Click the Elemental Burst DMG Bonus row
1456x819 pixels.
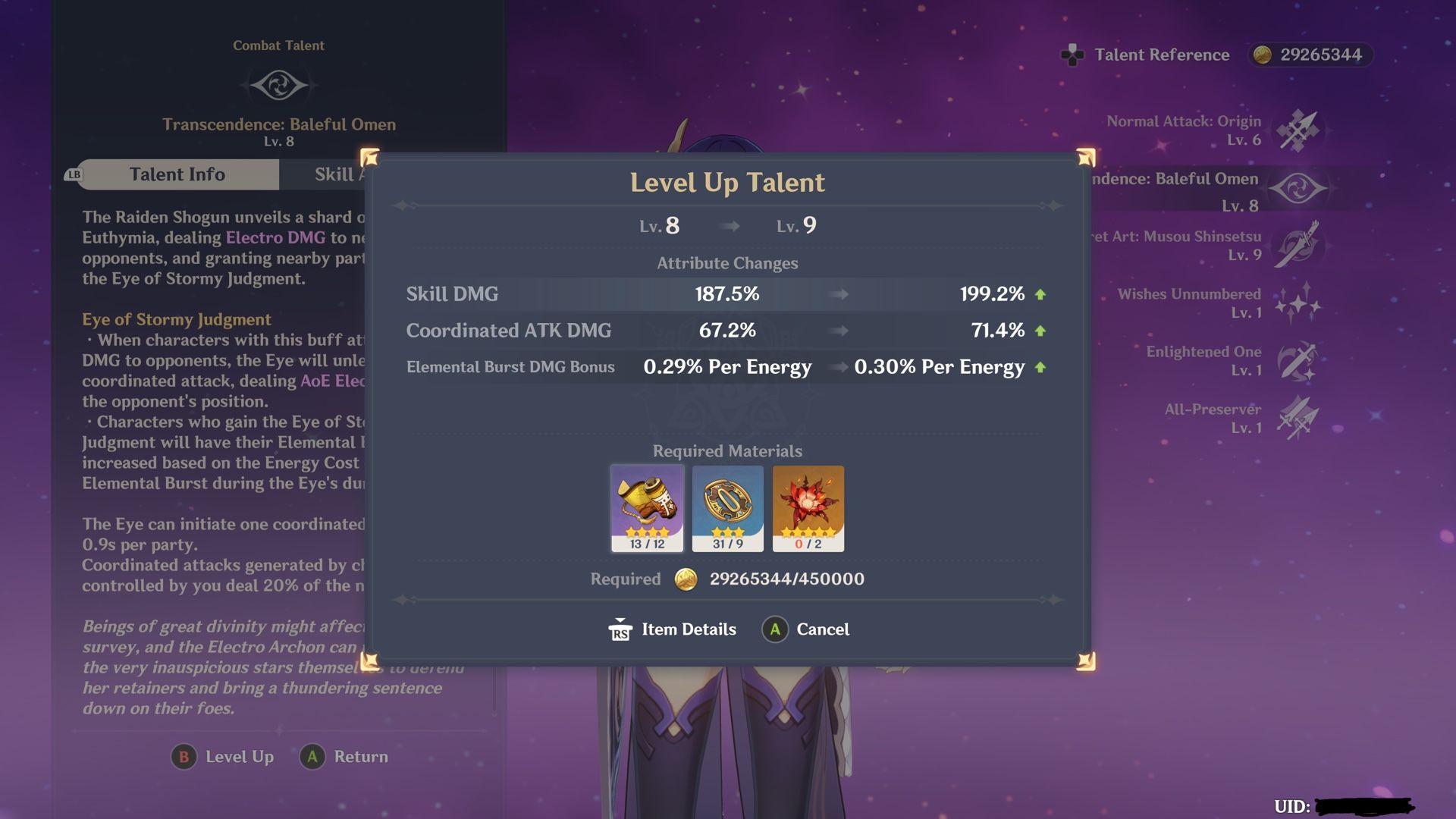728,367
